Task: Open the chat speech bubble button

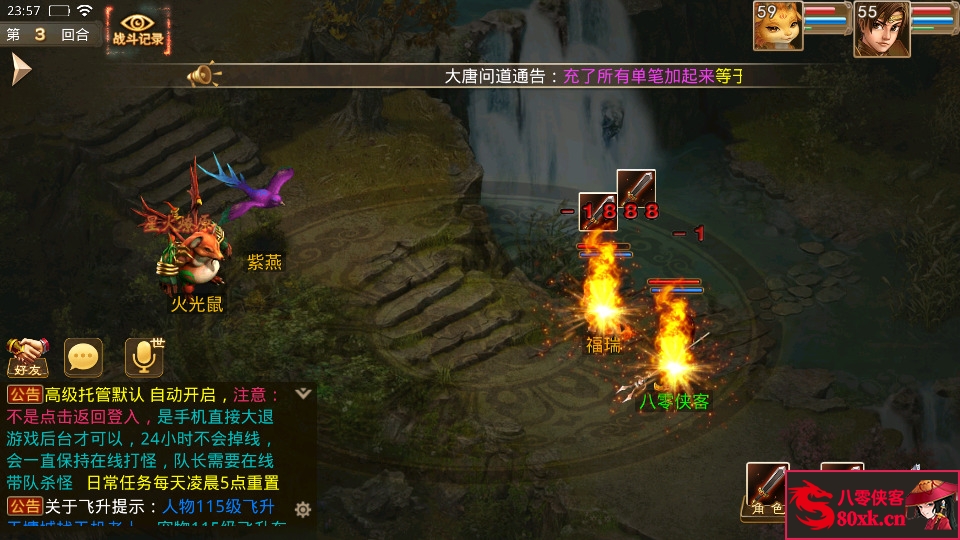Action: click(84, 356)
